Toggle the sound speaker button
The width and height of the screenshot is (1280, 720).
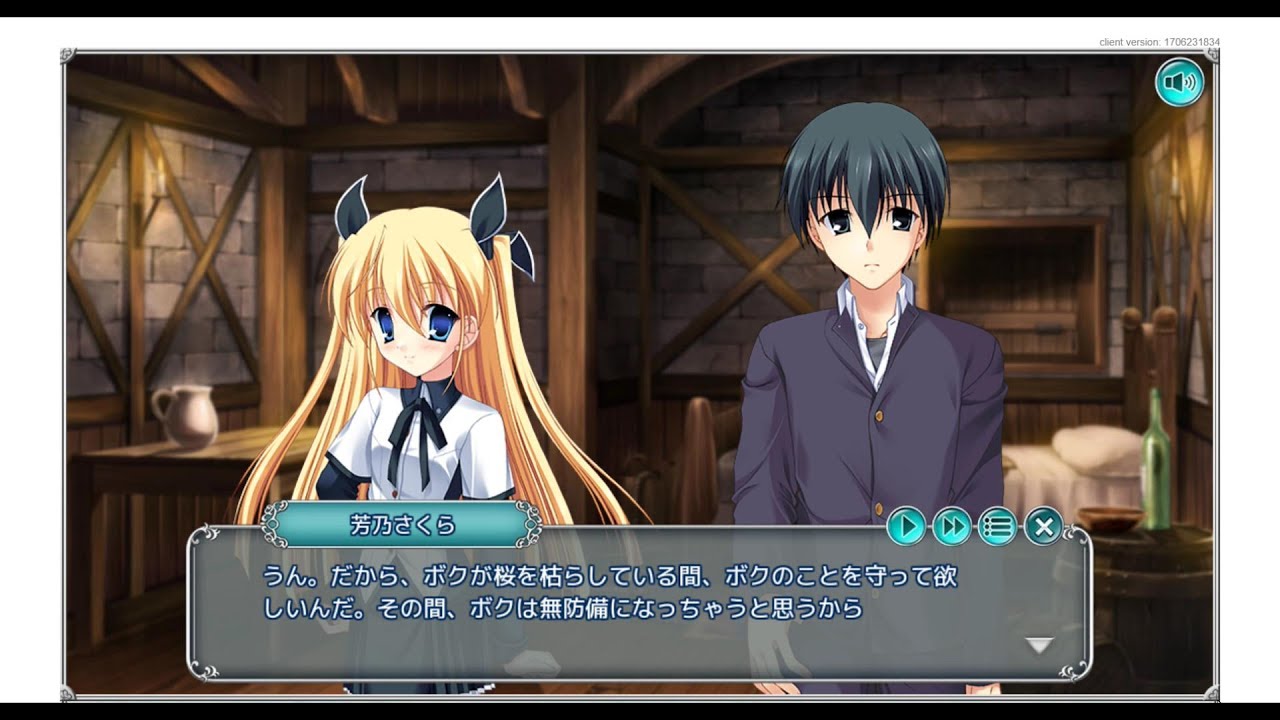tap(1180, 82)
